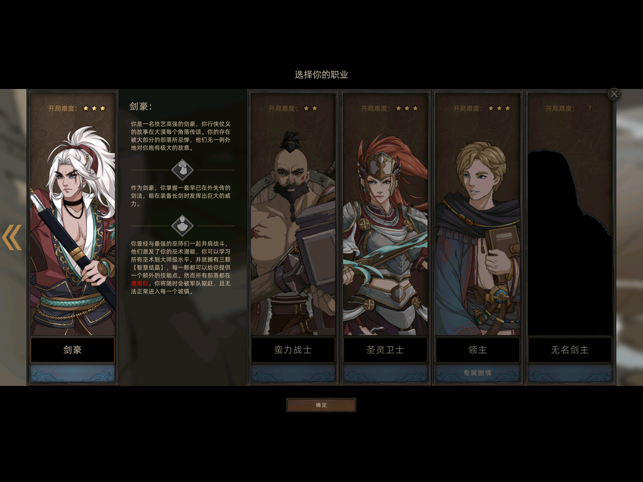Choose the 蛮力战士 class card
The width and height of the screenshot is (643, 482).
(x=292, y=230)
